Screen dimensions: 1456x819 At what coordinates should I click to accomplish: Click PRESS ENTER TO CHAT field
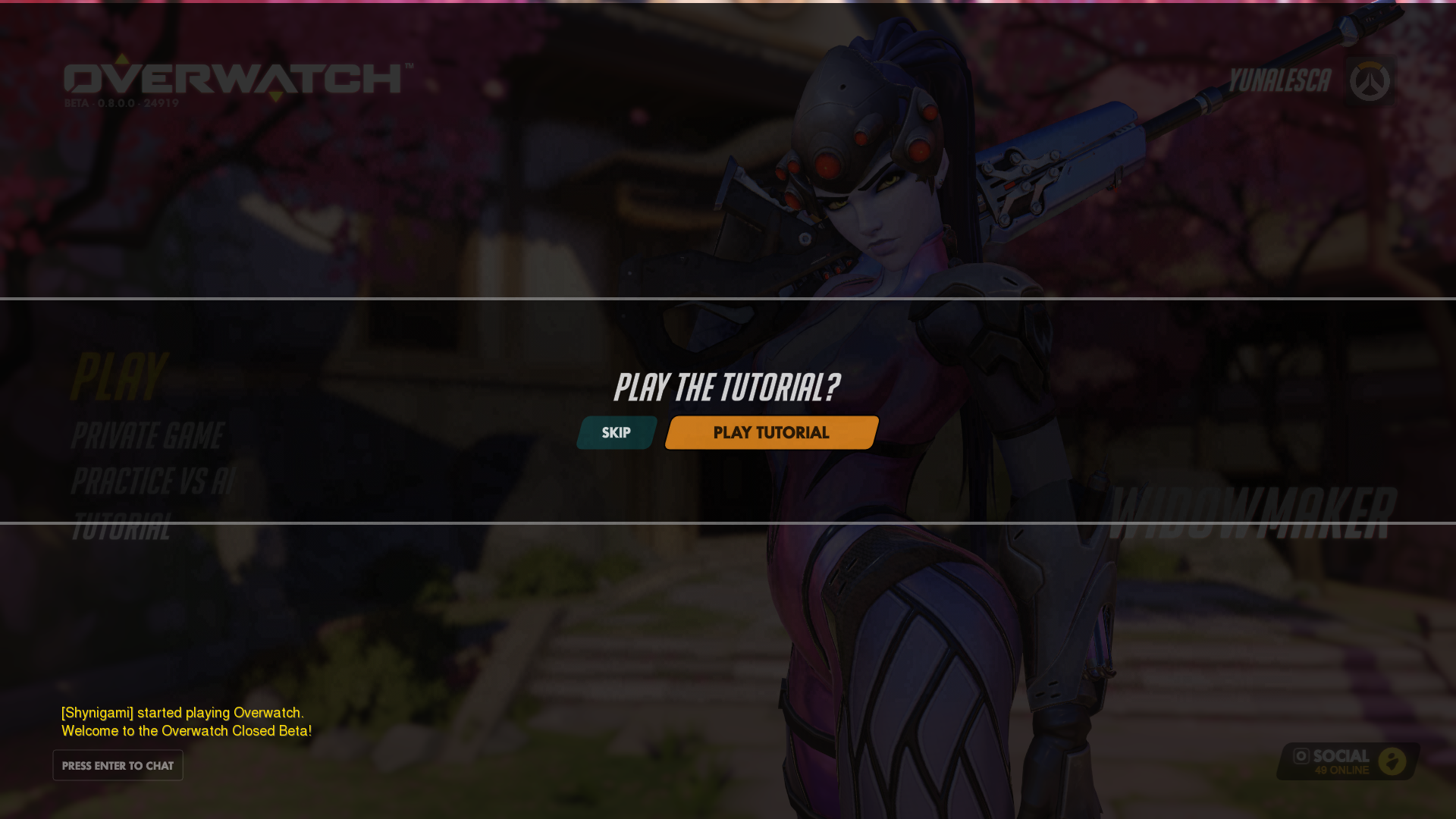tap(117, 765)
